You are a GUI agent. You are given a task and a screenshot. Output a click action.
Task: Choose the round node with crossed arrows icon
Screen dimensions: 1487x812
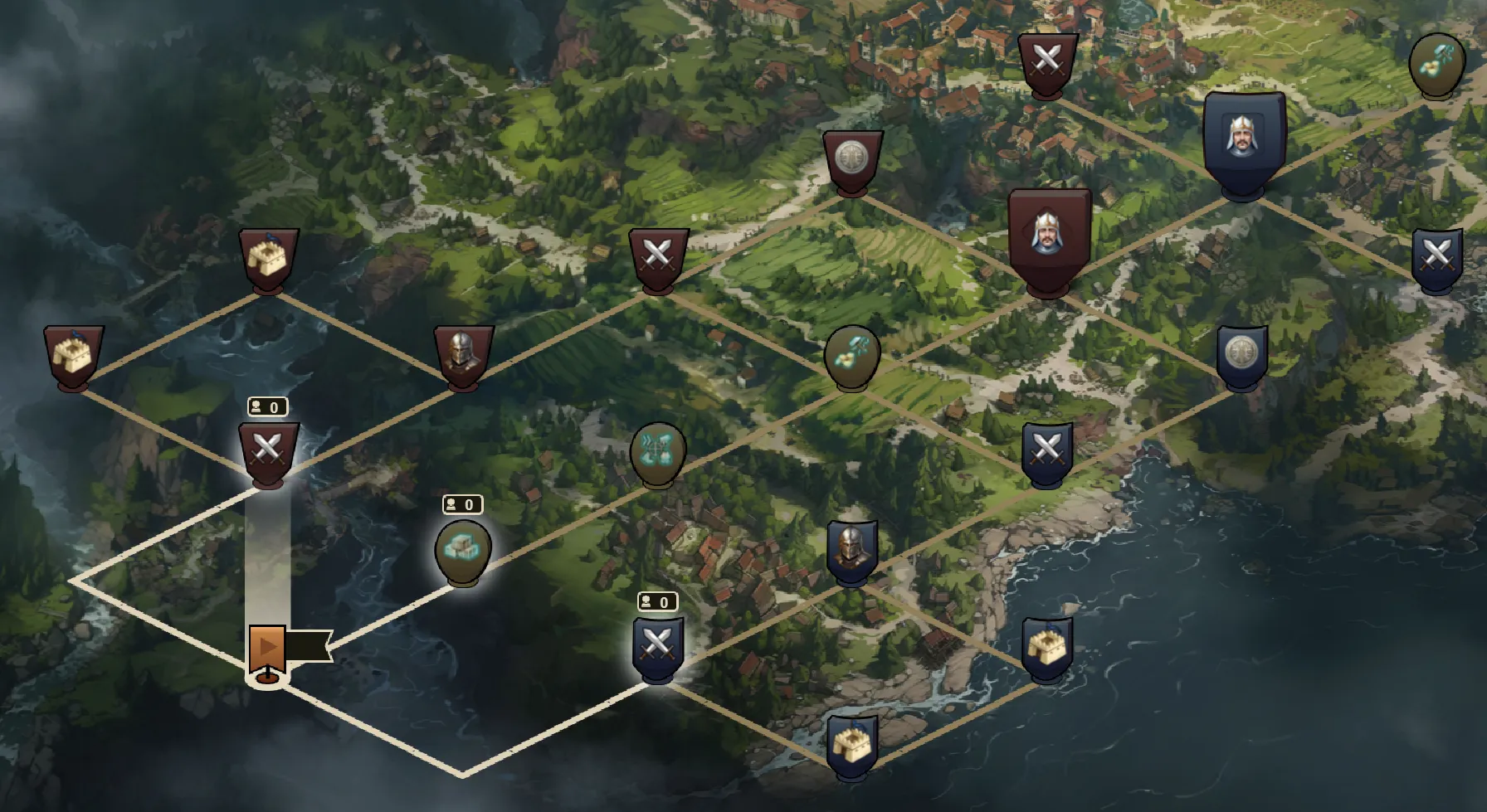[x=658, y=453]
